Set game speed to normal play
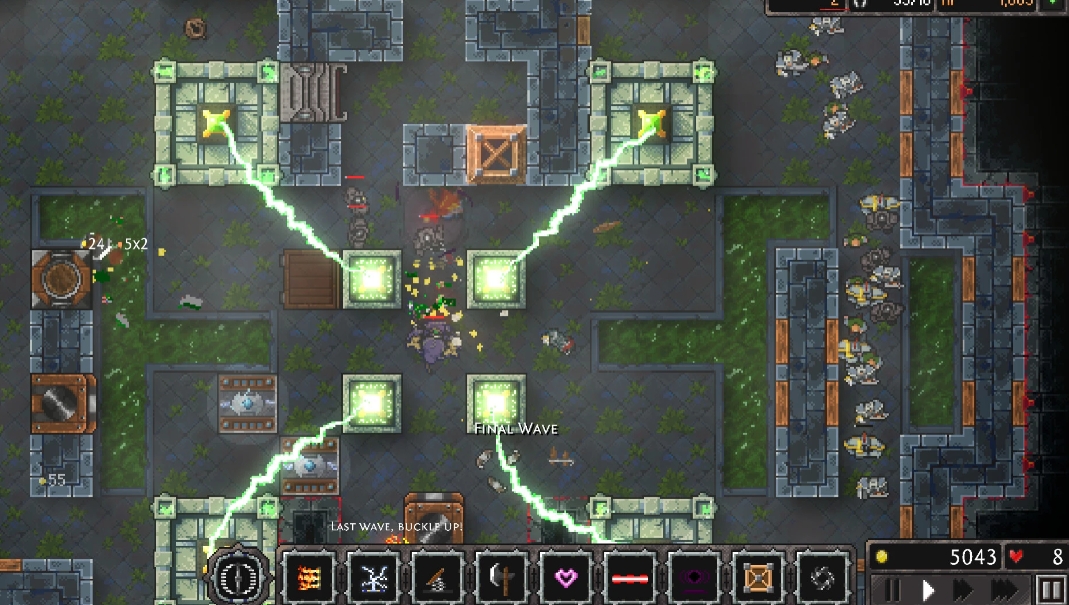 (x=928, y=589)
